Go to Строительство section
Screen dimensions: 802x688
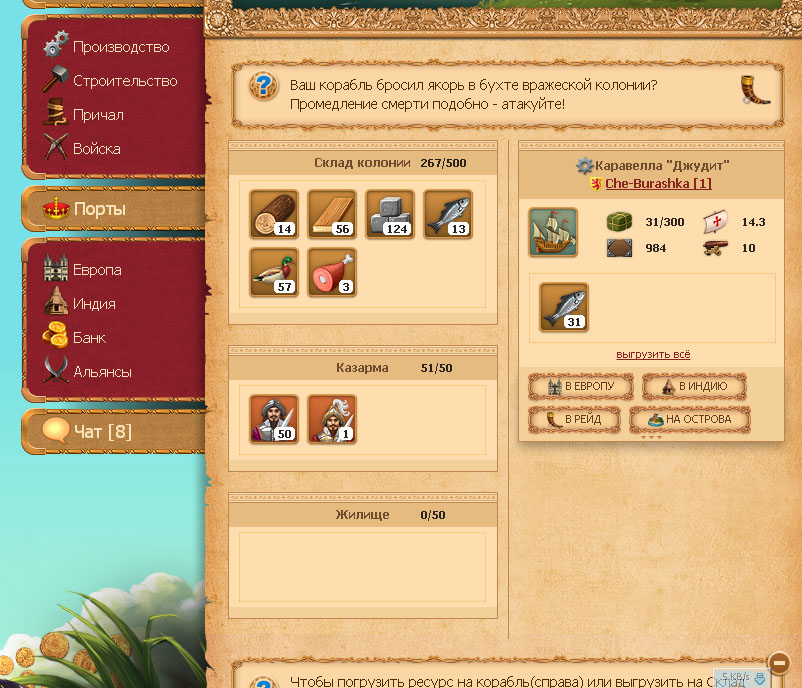(124, 81)
